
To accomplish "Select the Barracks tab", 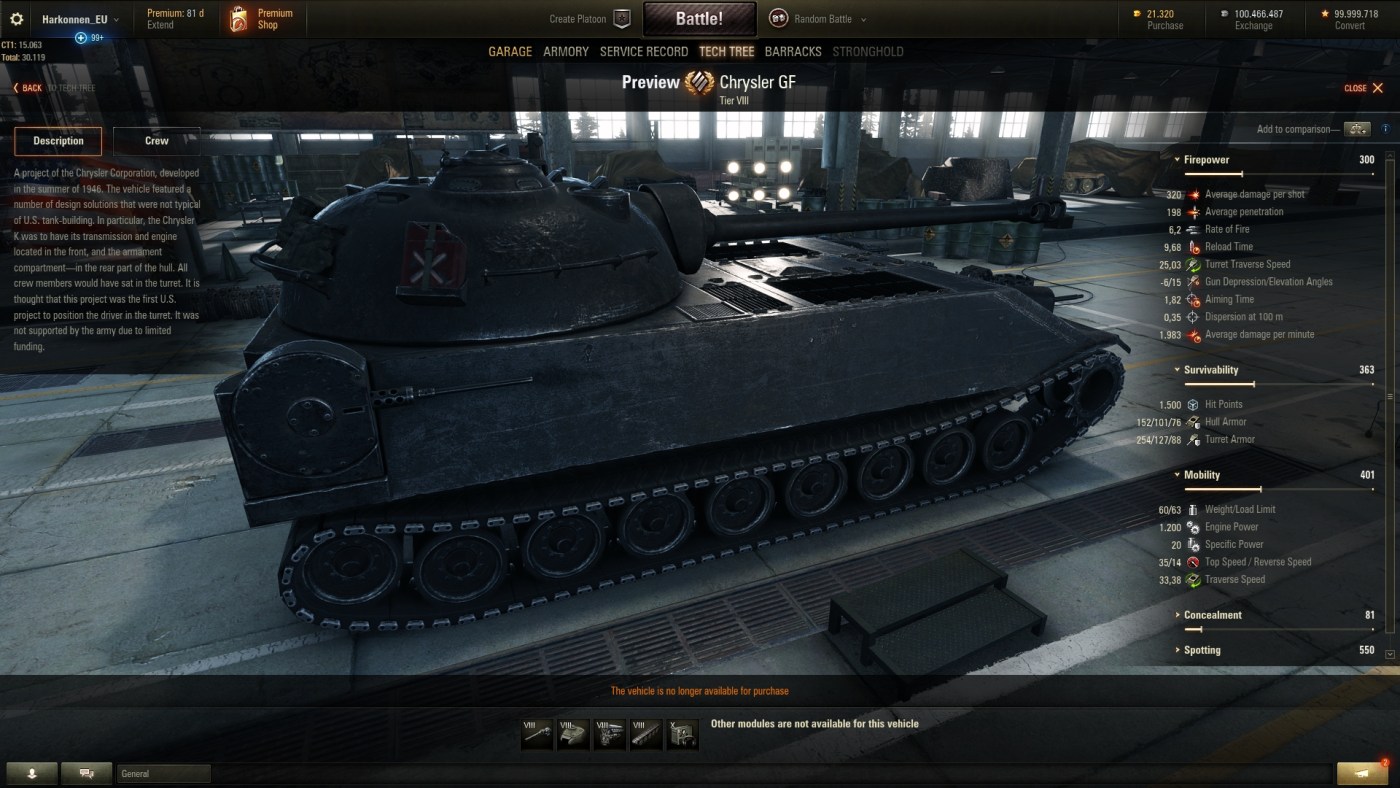I will pyautogui.click(x=793, y=52).
